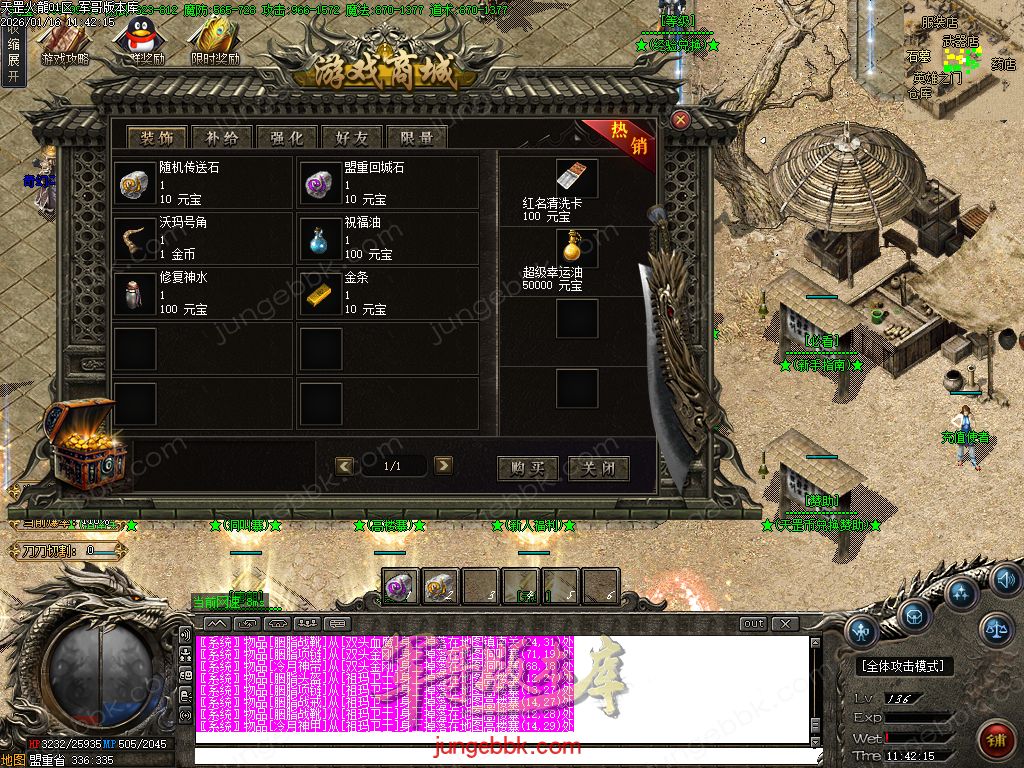Open the 限时奖励 timed reward icon
This screenshot has height=768, width=1024.
click(215, 38)
